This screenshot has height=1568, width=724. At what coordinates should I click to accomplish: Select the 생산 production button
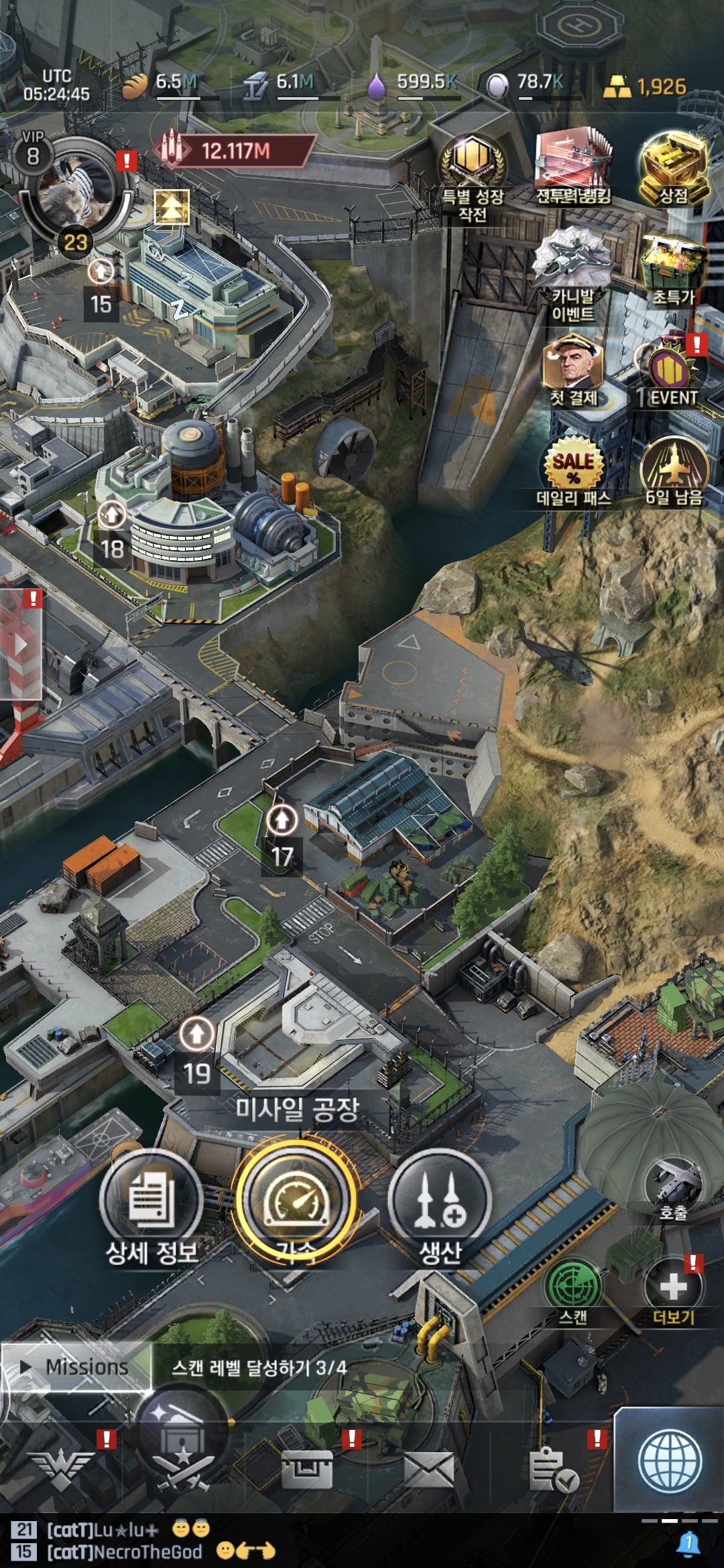[440, 1201]
